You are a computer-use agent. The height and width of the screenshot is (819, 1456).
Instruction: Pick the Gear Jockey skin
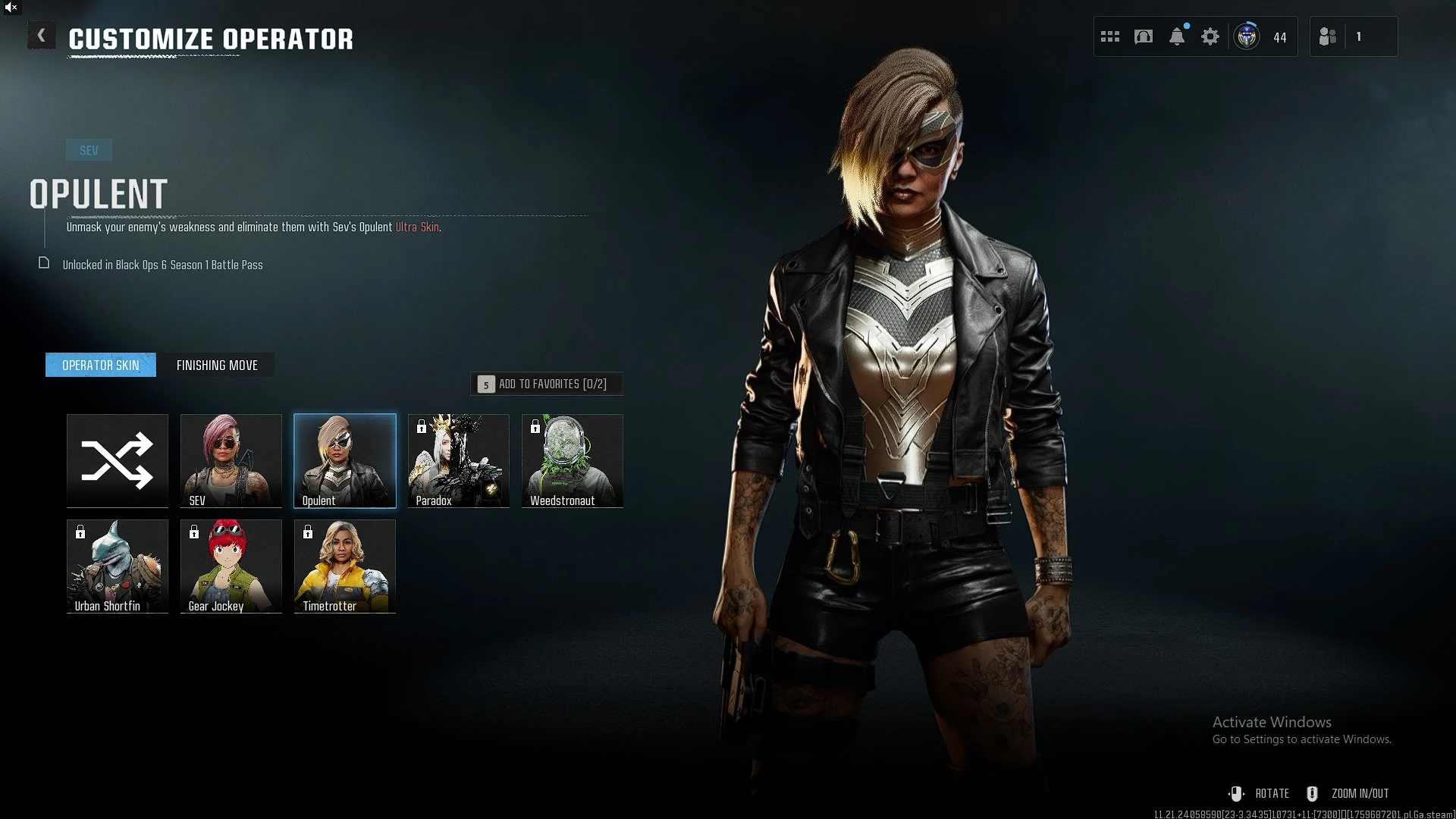(231, 566)
